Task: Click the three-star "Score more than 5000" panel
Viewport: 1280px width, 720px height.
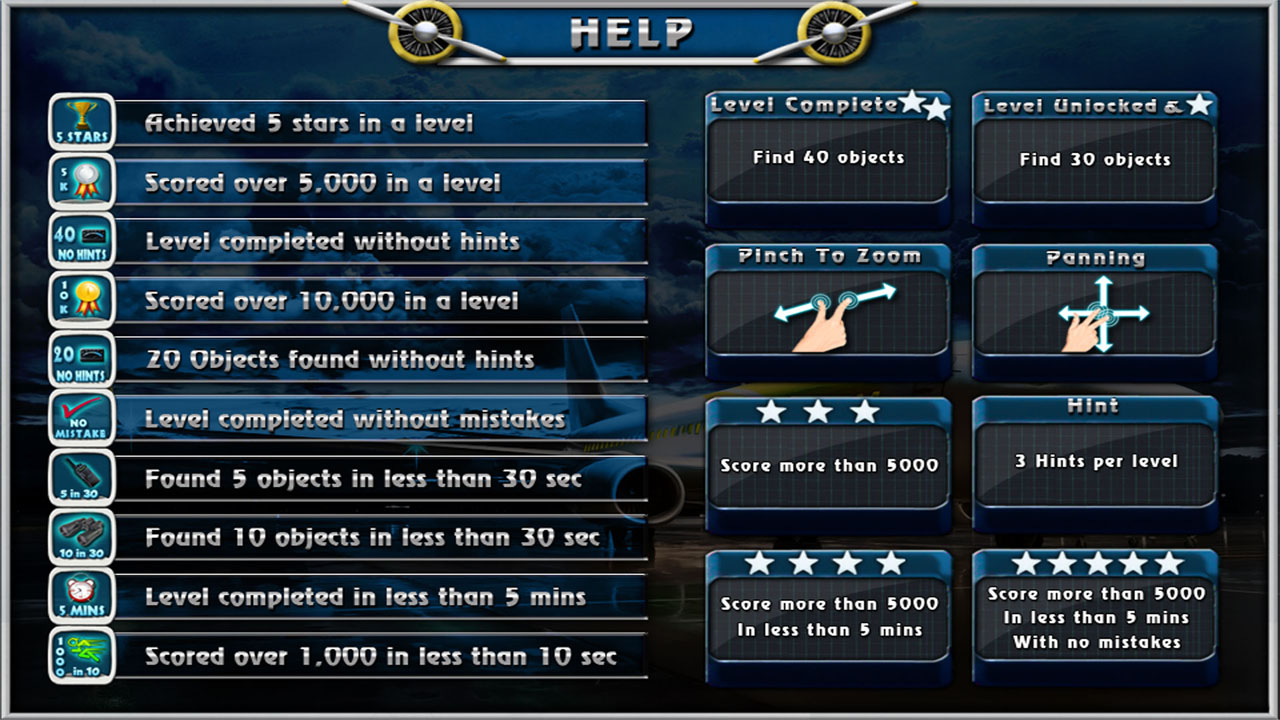Action: point(828,465)
